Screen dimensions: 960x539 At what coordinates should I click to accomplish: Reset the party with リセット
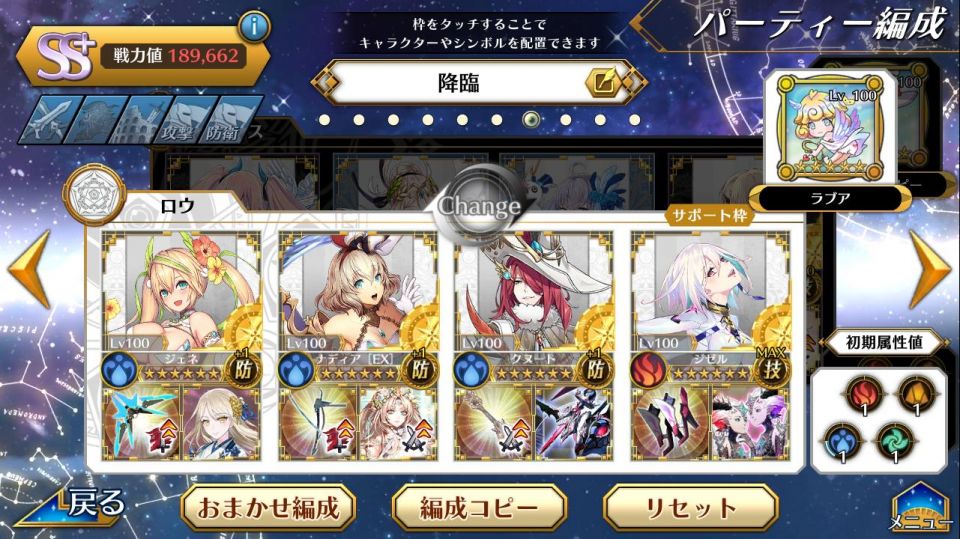coord(690,507)
